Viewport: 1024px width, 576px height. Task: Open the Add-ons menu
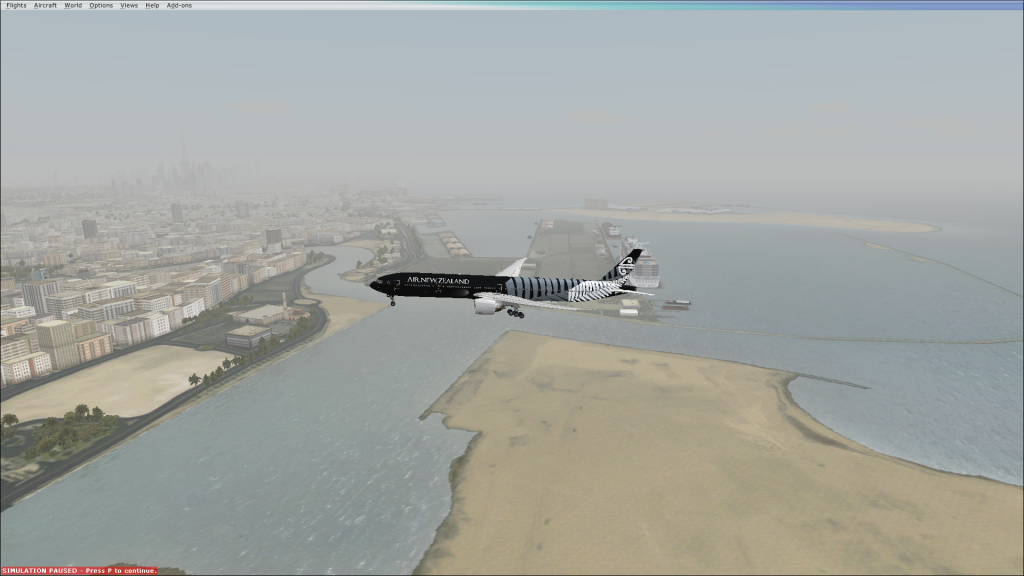pyautogui.click(x=178, y=5)
